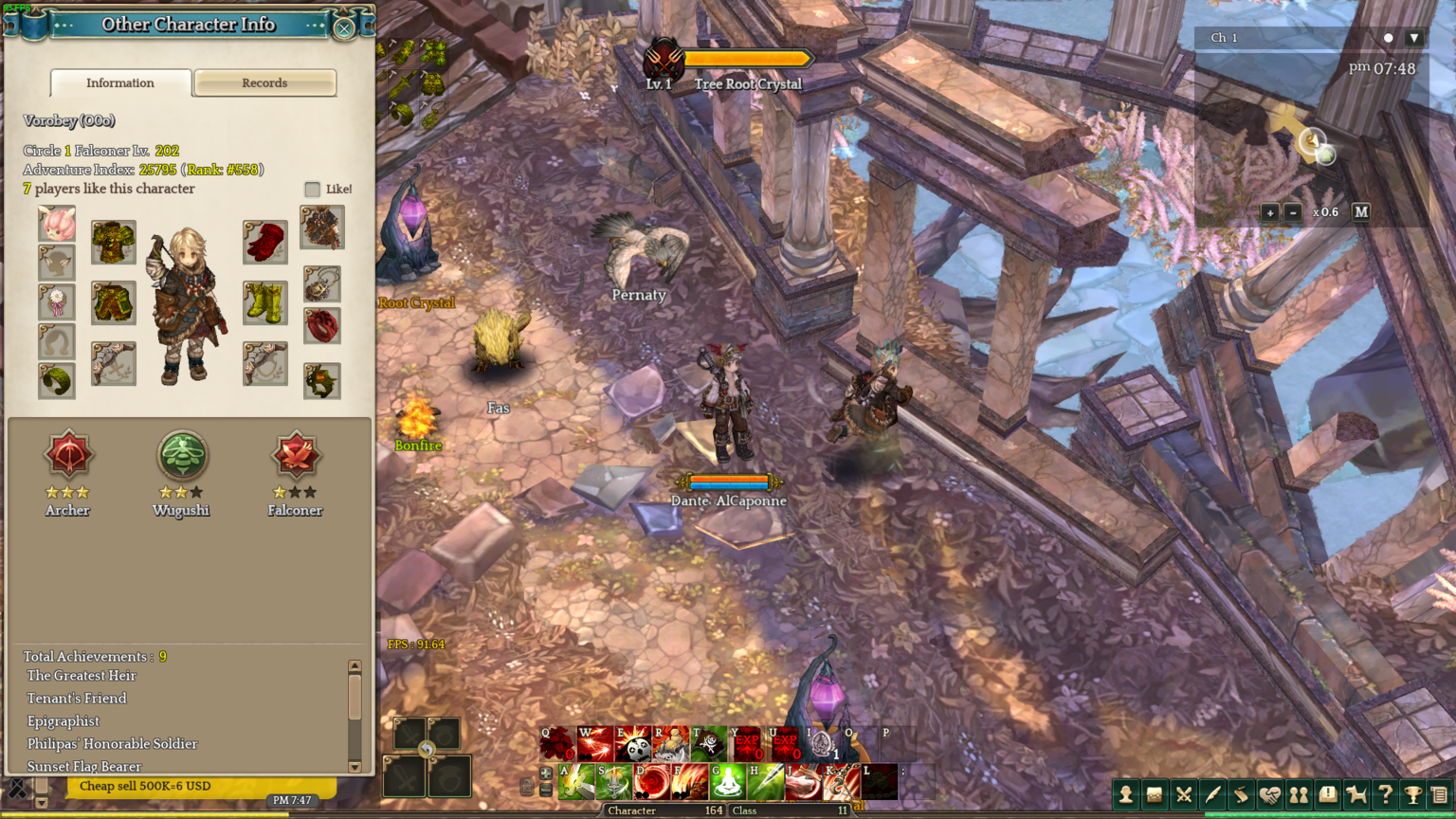Click the Wugushi class emblem

pyautogui.click(x=181, y=456)
